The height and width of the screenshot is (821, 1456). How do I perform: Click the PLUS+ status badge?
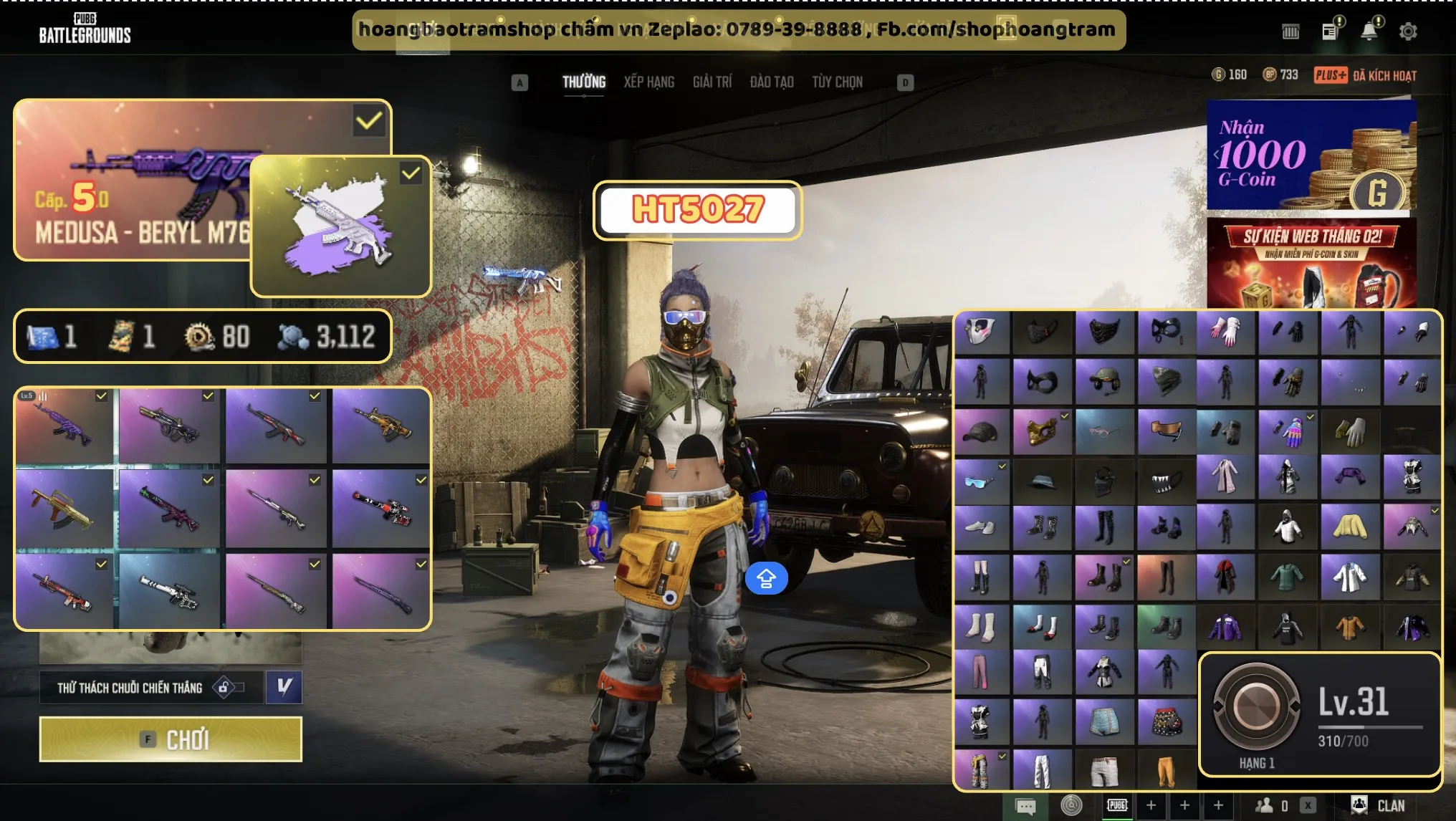pyautogui.click(x=1330, y=75)
